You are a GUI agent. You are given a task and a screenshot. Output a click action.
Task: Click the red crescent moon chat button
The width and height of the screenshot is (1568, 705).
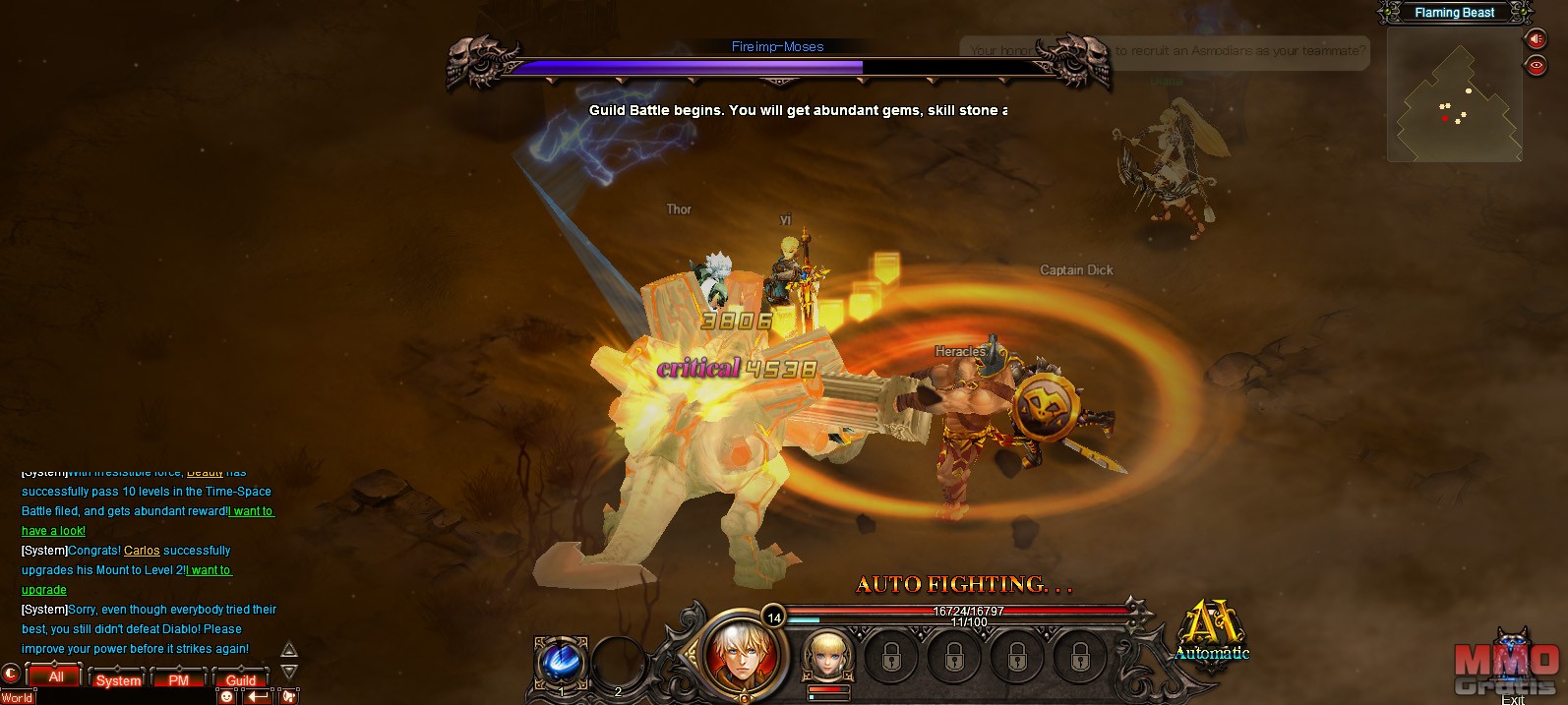tap(11, 675)
